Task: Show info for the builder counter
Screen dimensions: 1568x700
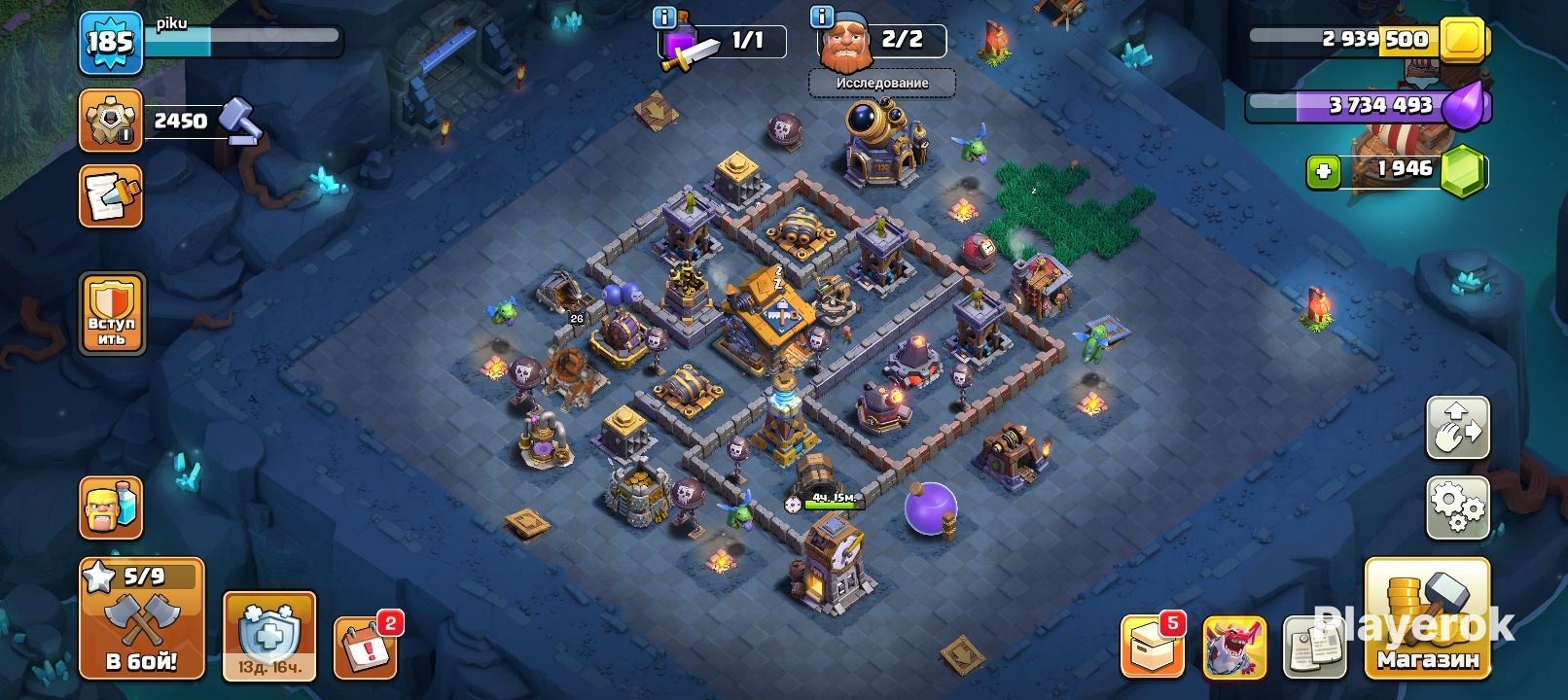Action: coord(822,17)
